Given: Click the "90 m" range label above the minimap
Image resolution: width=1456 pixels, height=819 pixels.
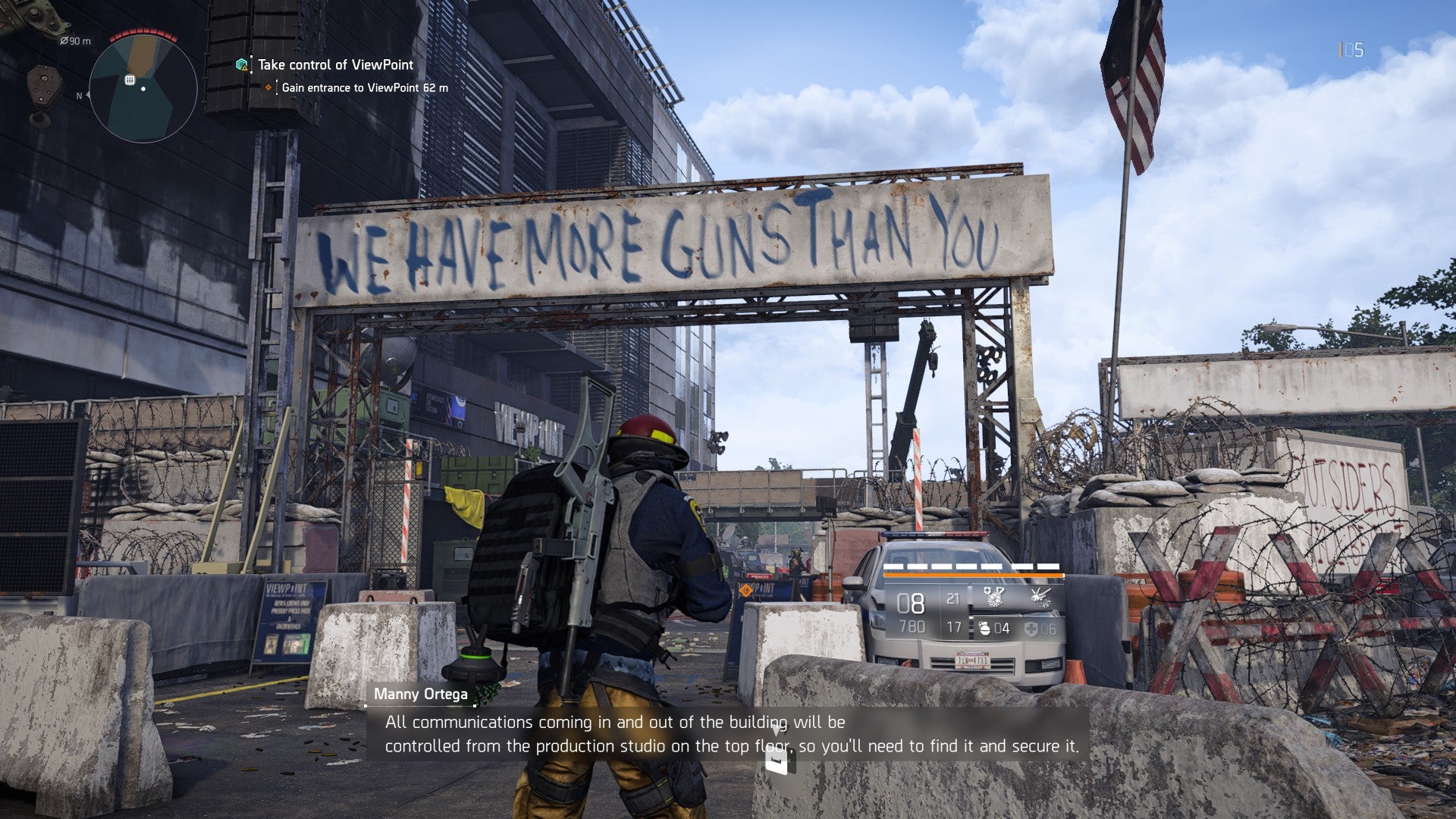Looking at the screenshot, I should [75, 41].
